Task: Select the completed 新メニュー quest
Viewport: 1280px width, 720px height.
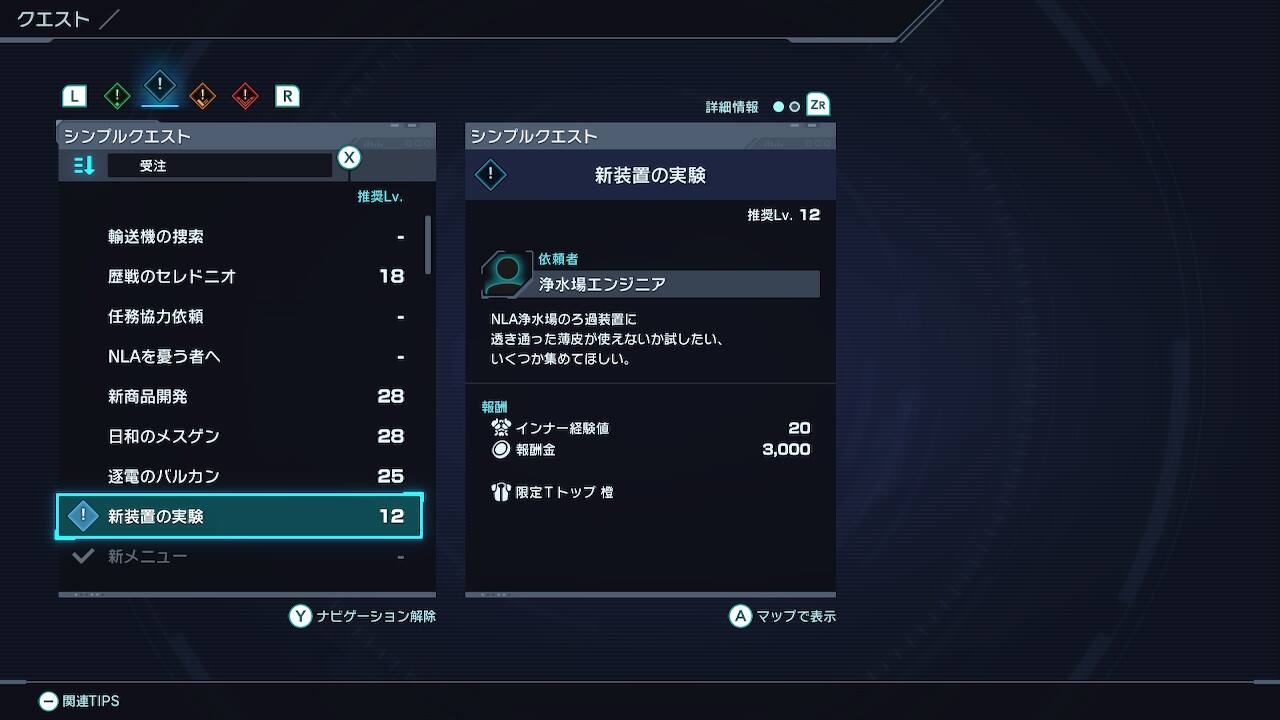Action: 147,556
